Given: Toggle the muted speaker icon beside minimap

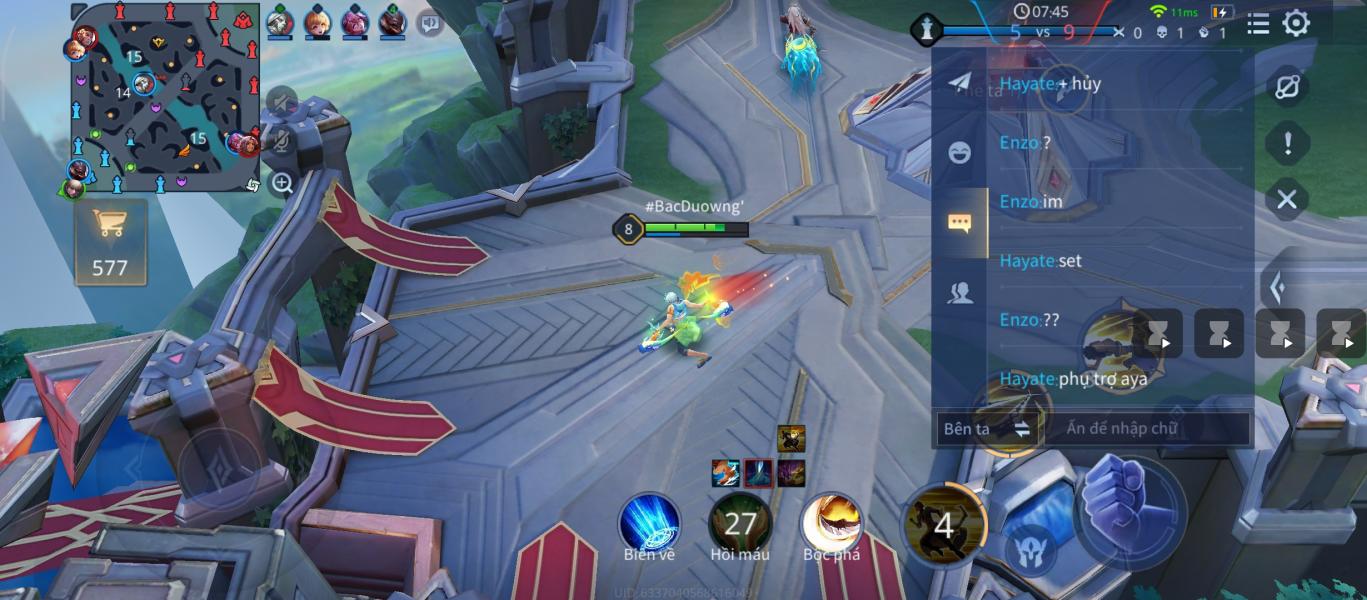Looking at the screenshot, I should (x=282, y=101).
